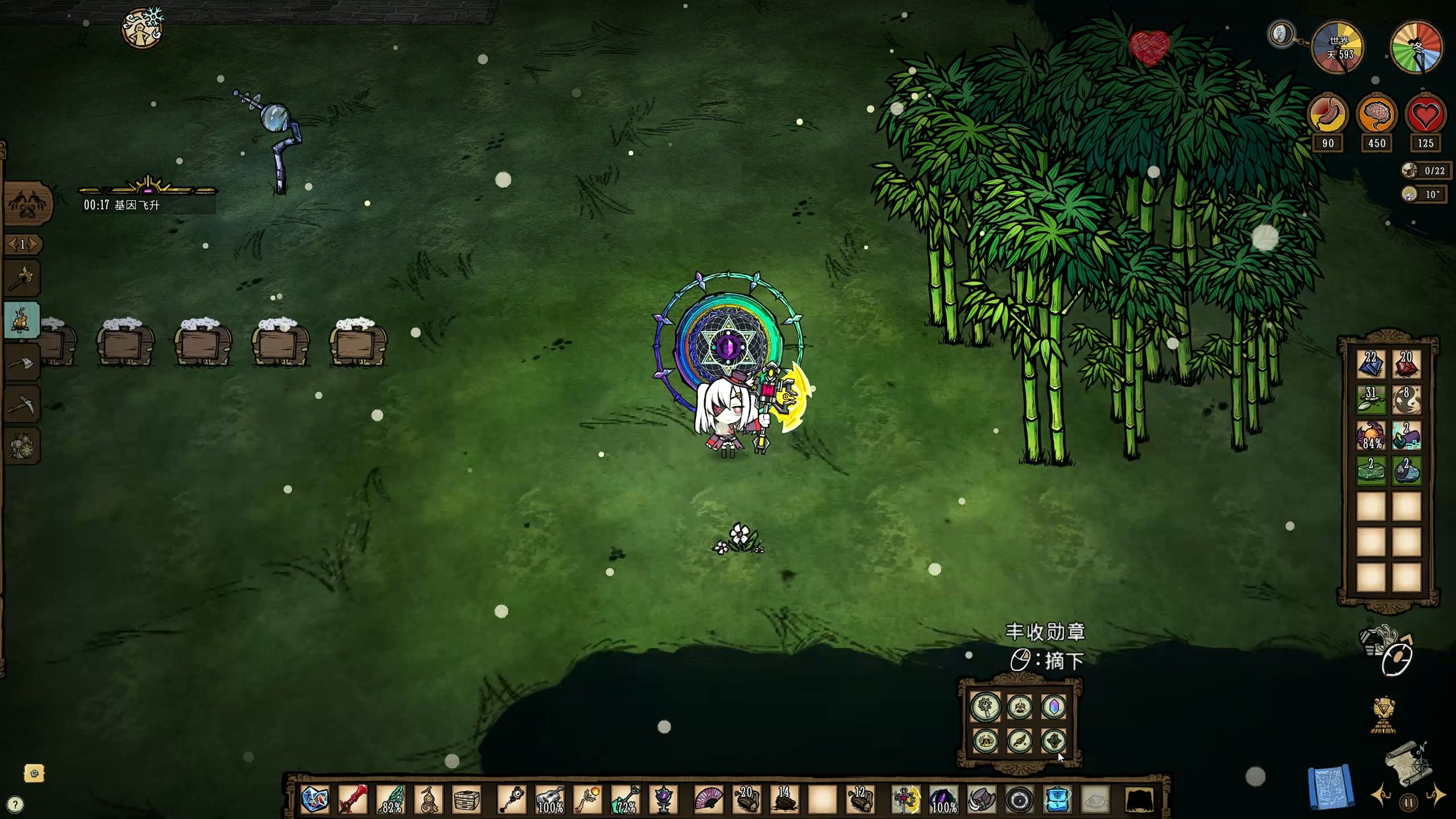This screenshot has width=1456, height=819.
Task: Select the guitar item at 100%
Action: [550, 799]
